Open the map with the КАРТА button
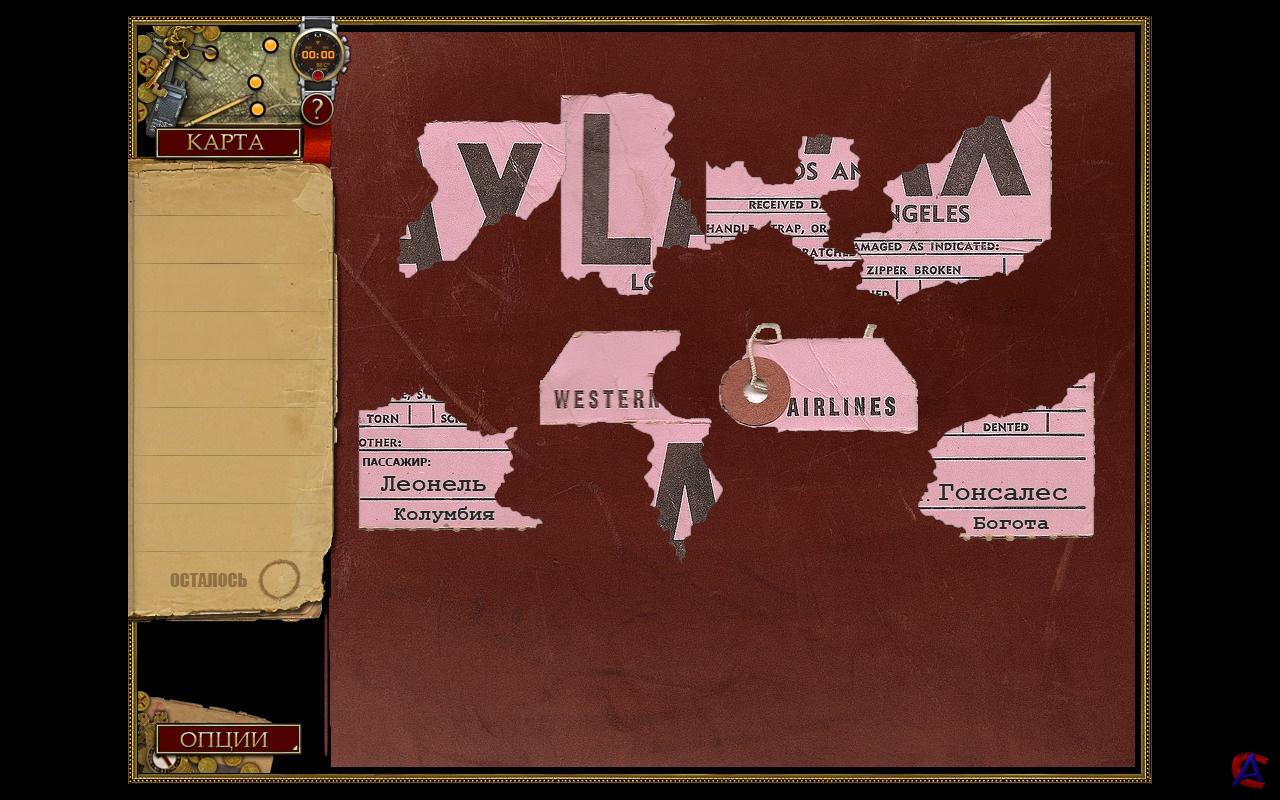Screen dimensions: 1280x800 (x=227, y=142)
